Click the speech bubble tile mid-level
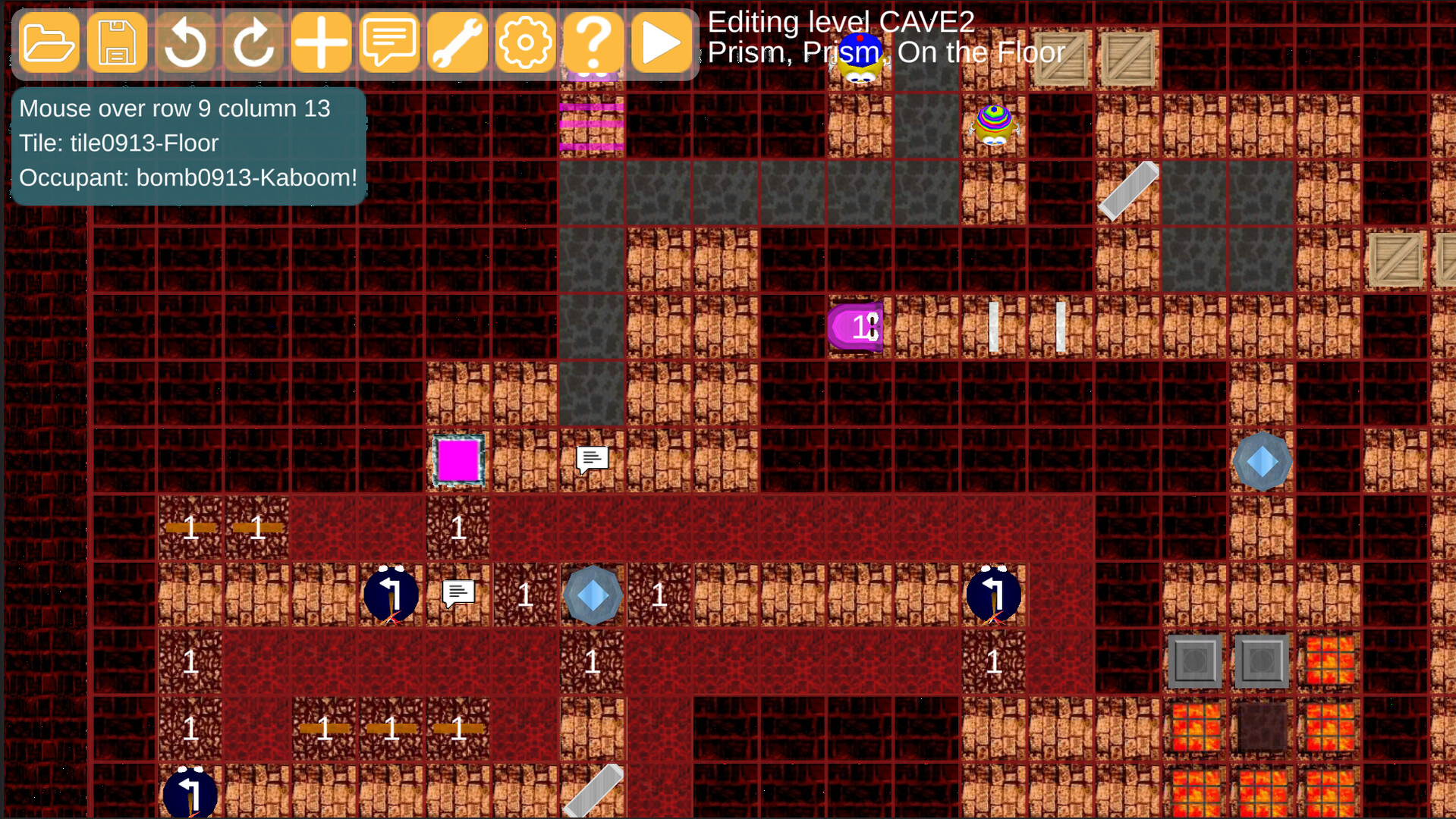This screenshot has height=819, width=1456. coord(591,458)
